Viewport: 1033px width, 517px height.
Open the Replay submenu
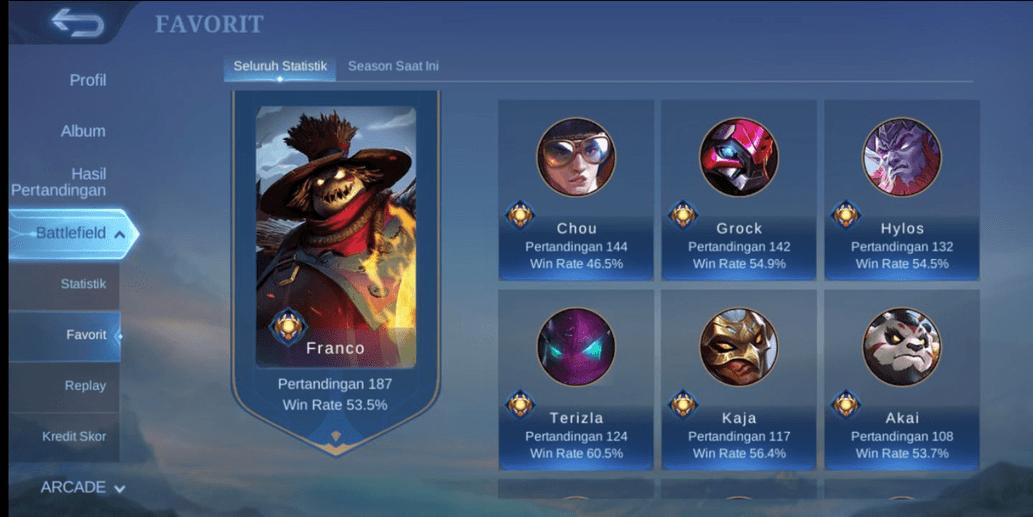84,386
